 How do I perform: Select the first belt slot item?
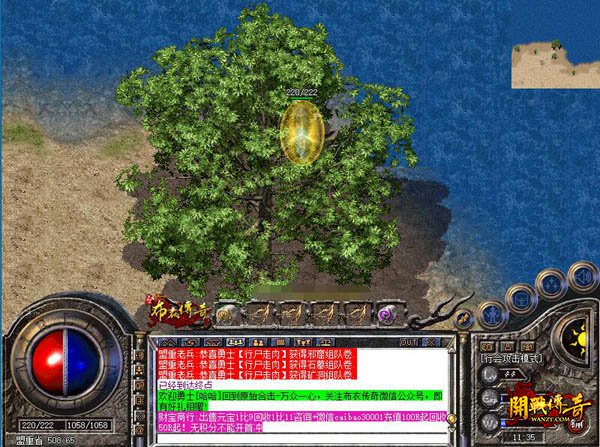coord(227,314)
